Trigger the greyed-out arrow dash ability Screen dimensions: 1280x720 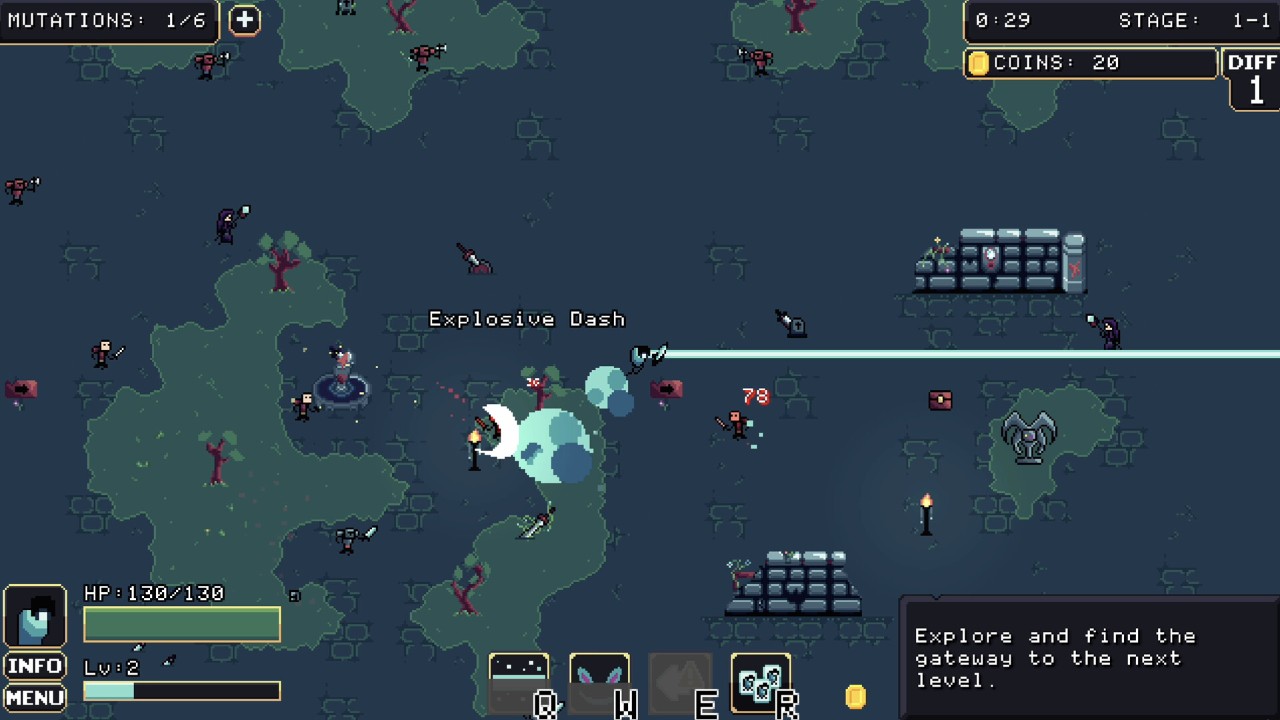pyautogui.click(x=680, y=682)
